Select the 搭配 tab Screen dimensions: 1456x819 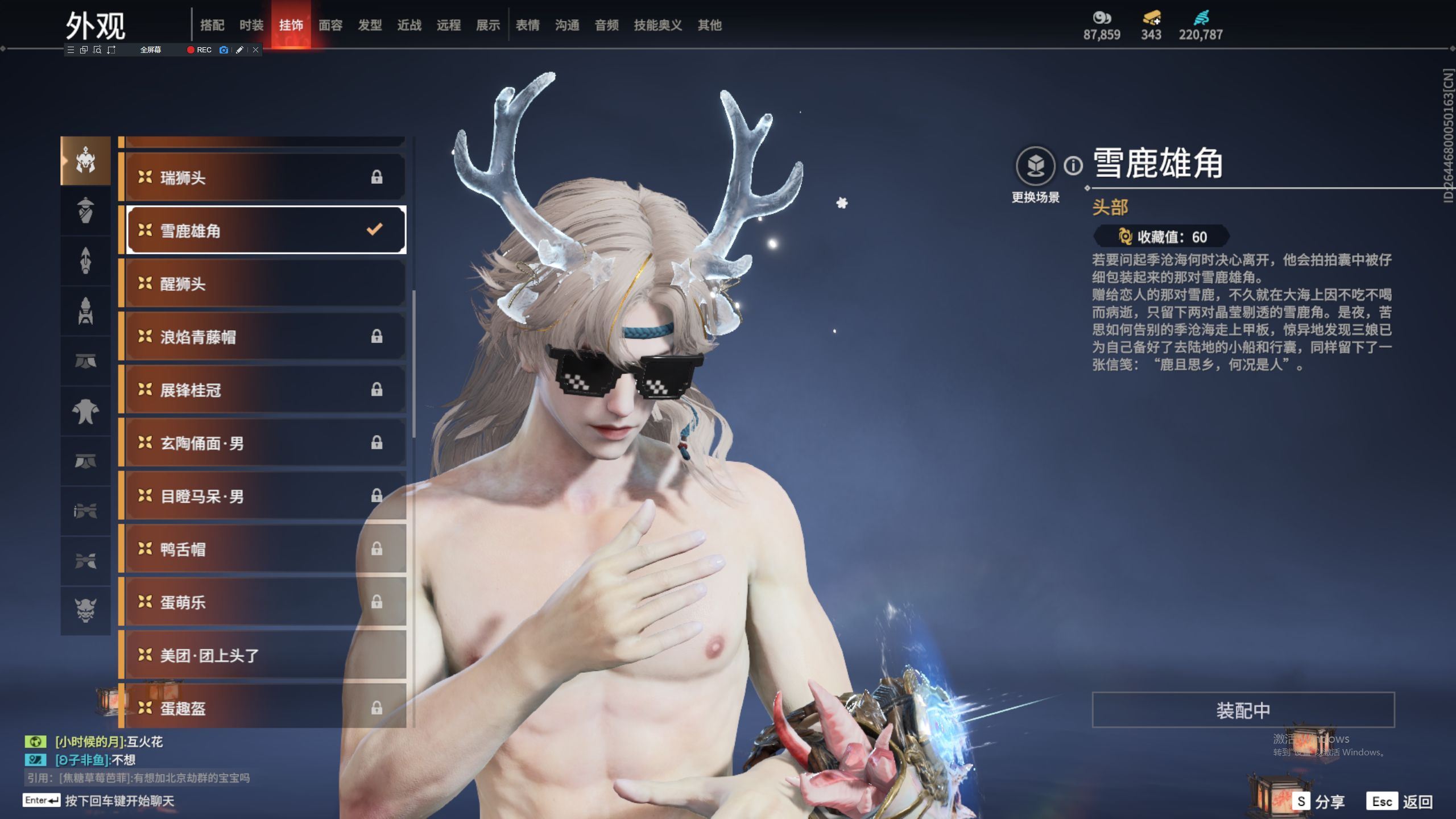tap(212, 25)
